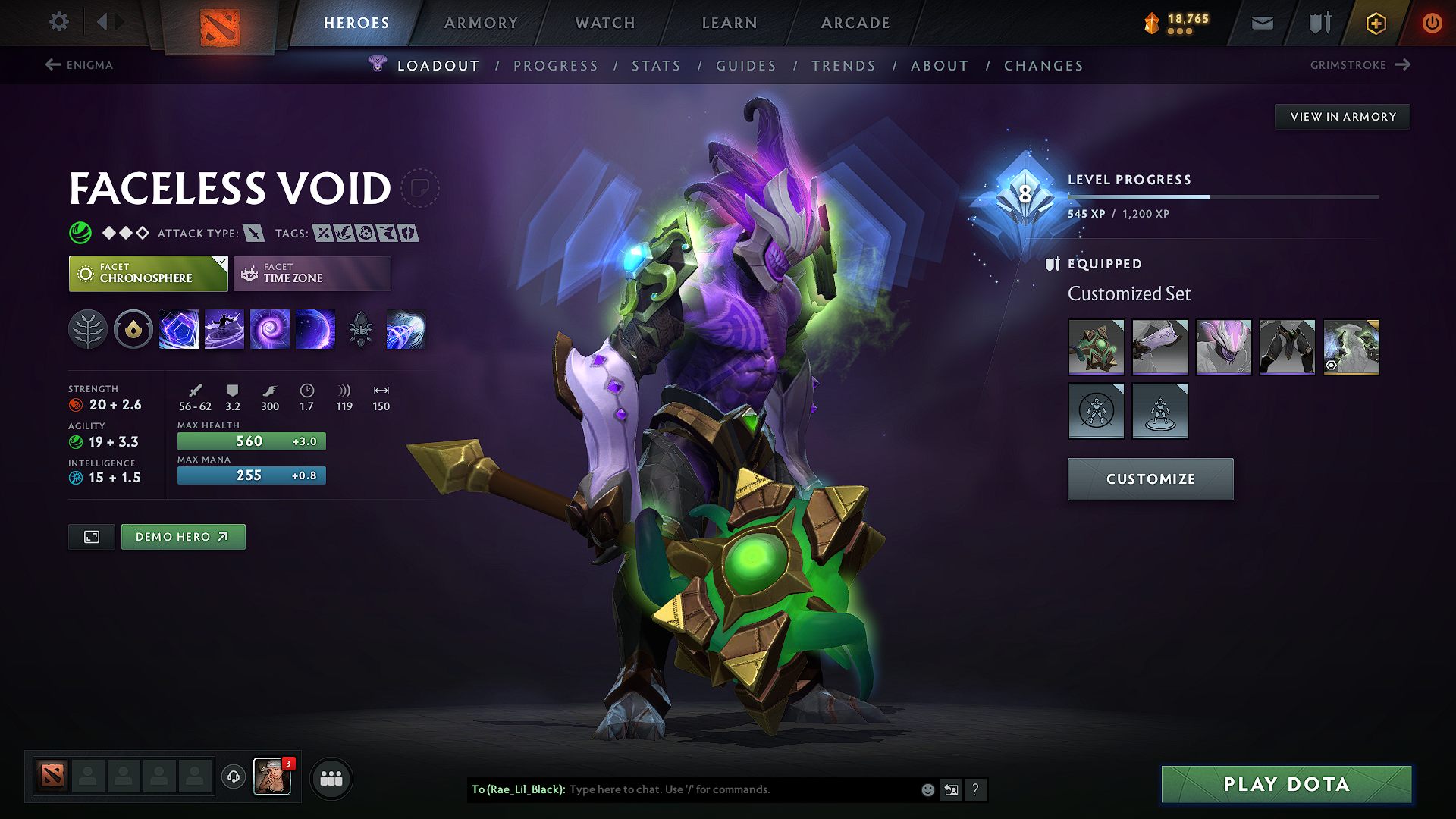Select the Faceless Void weapon thumbnail in Customized Set
The height and width of the screenshot is (819, 1456).
tap(1097, 347)
